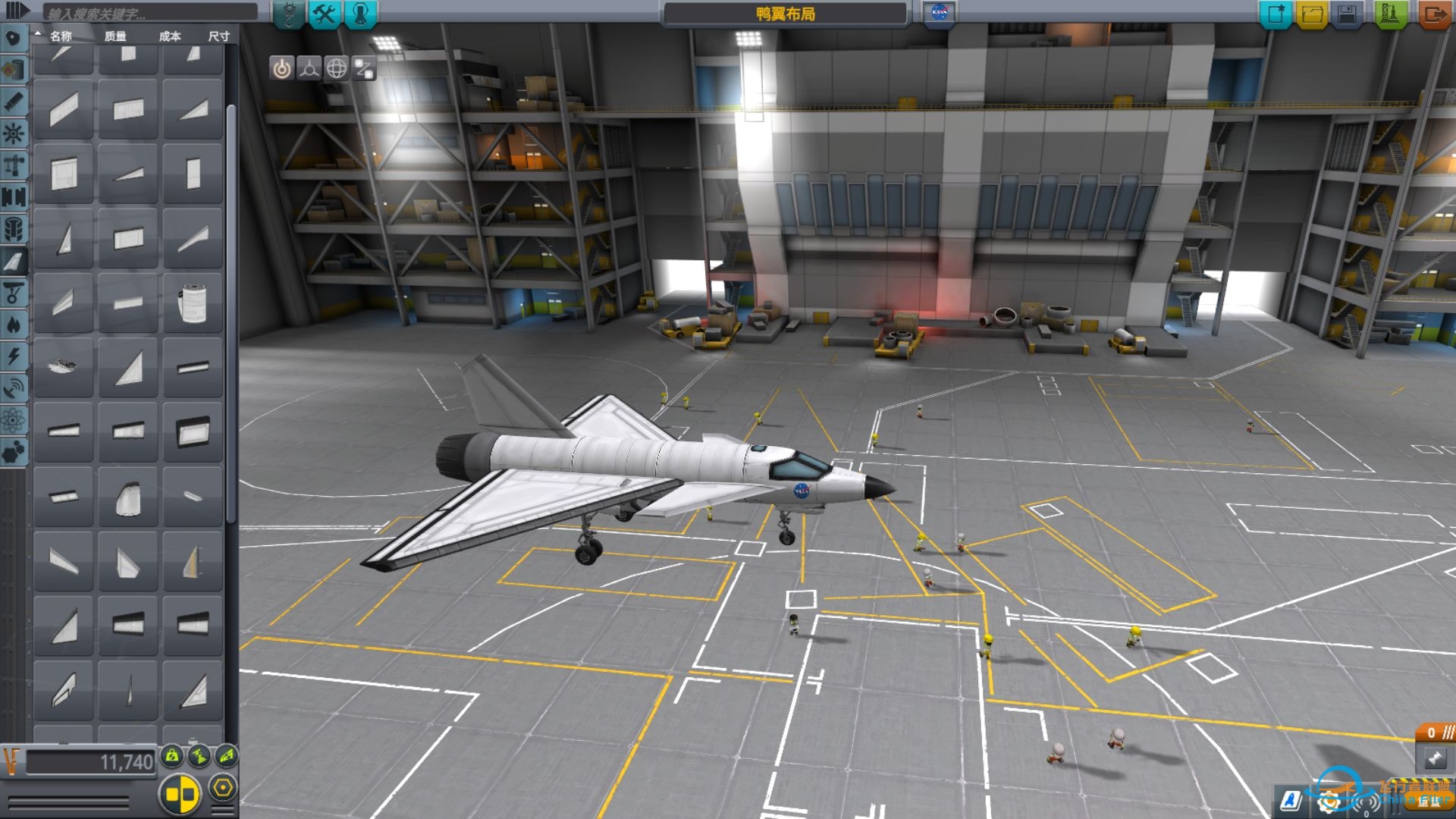Select the electrical category lightning icon
Viewport: 1456px width, 819px height.
pos(14,357)
